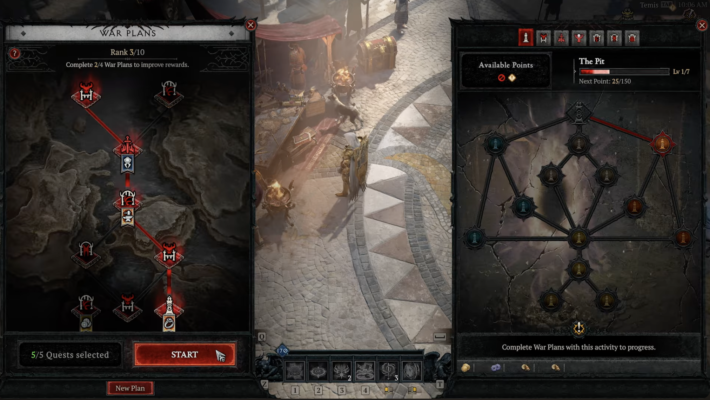The image size is (710, 400).
Task: Choose the central node of the skill tree
Action: pos(578,238)
